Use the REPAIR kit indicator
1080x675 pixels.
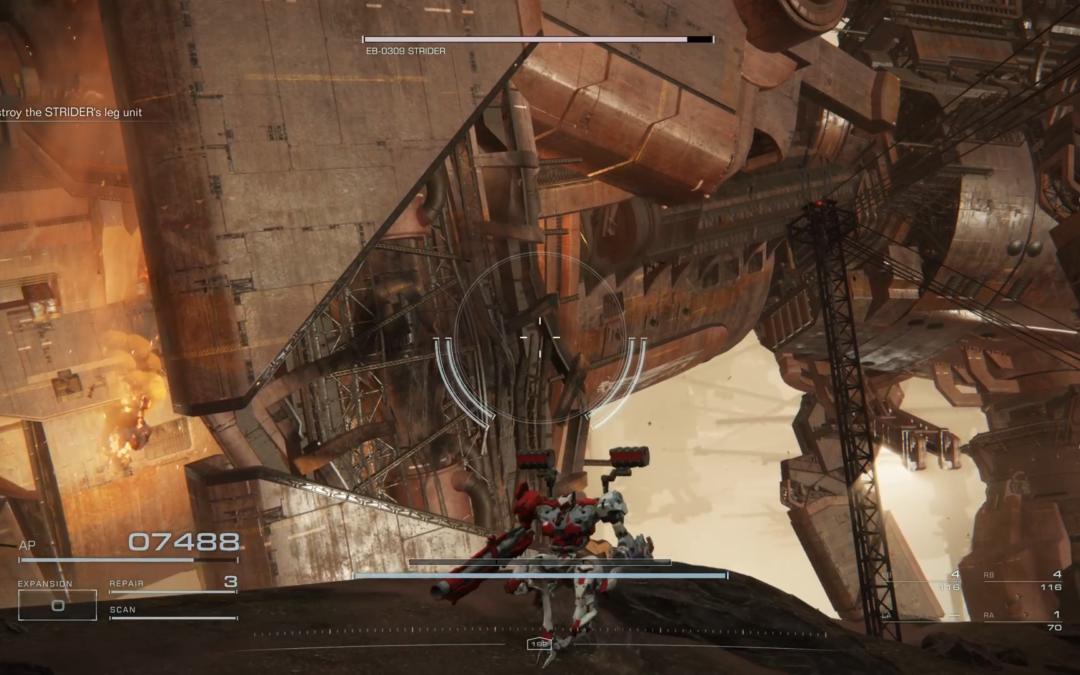pyautogui.click(x=173, y=584)
